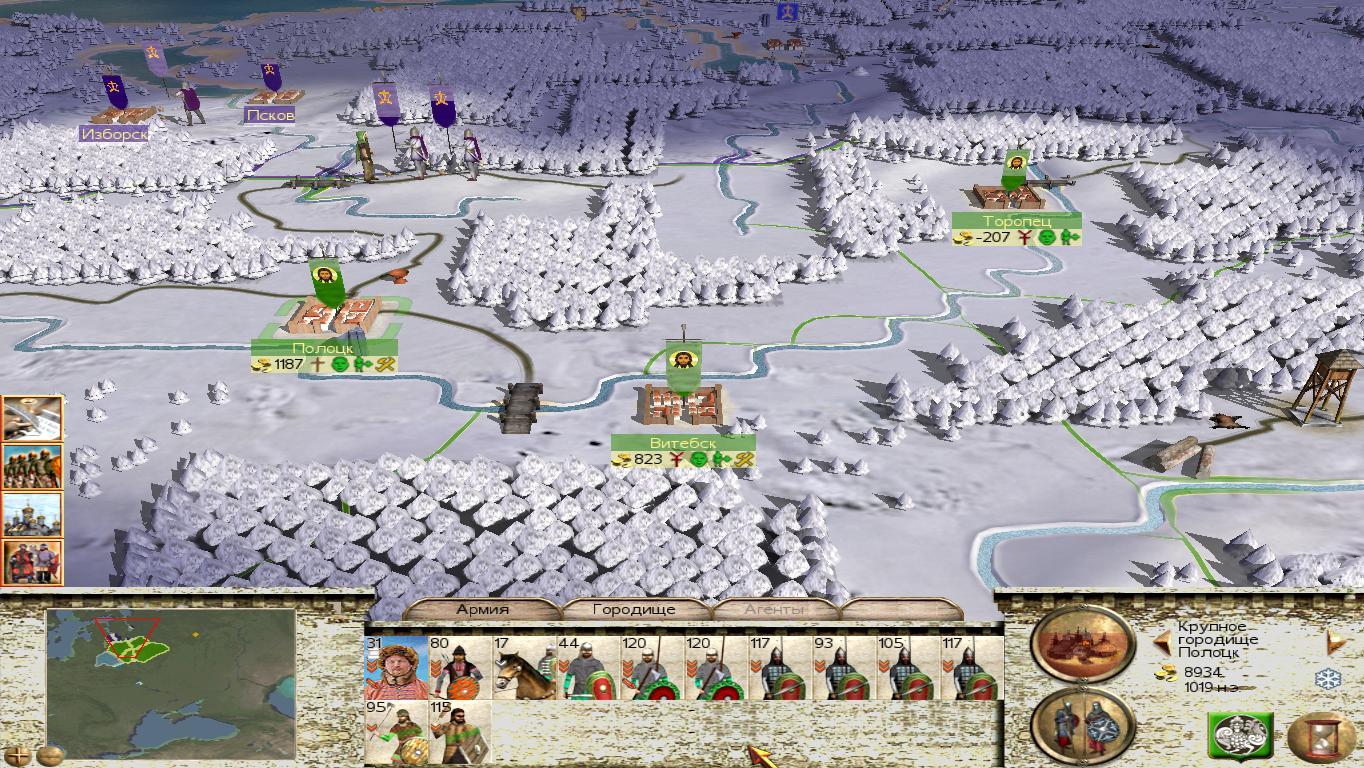End the turn with hourglass button
Screen dimensions: 1364x768
point(1320,738)
